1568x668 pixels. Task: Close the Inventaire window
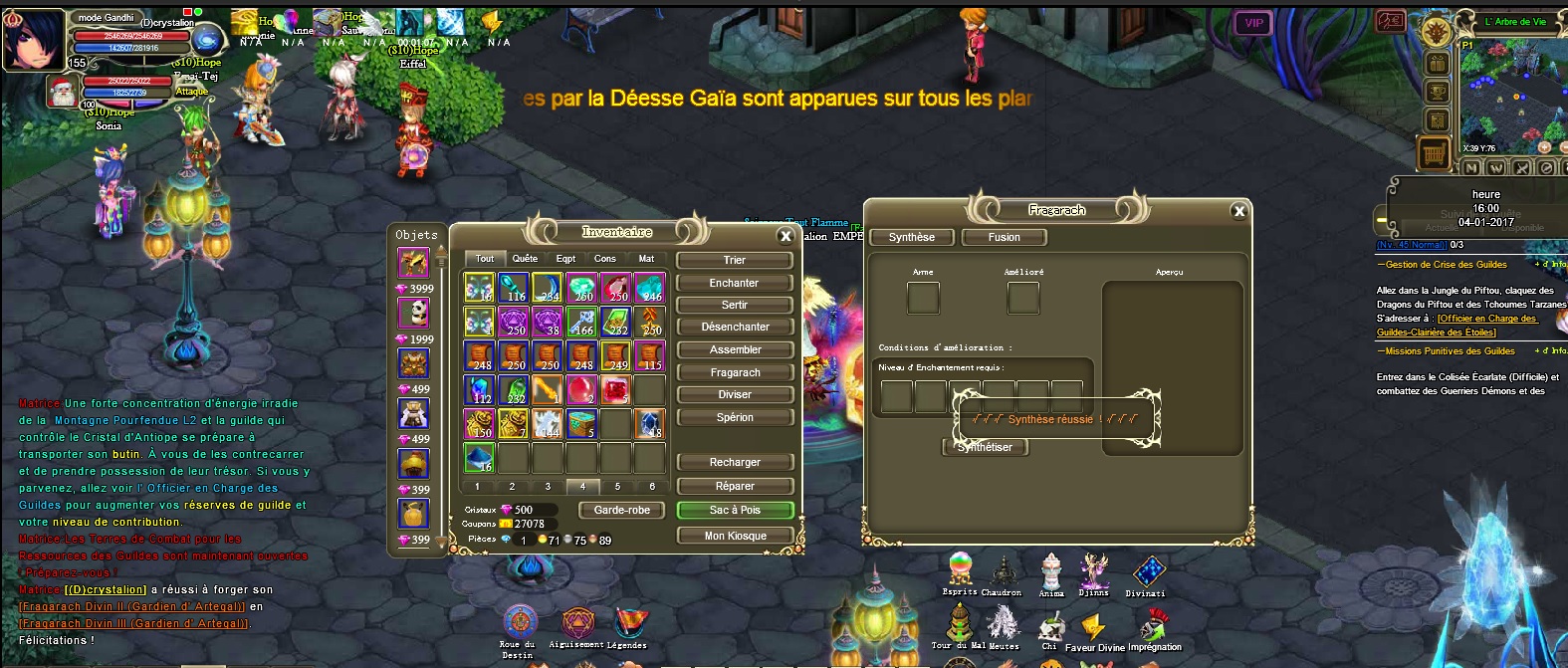[785, 236]
